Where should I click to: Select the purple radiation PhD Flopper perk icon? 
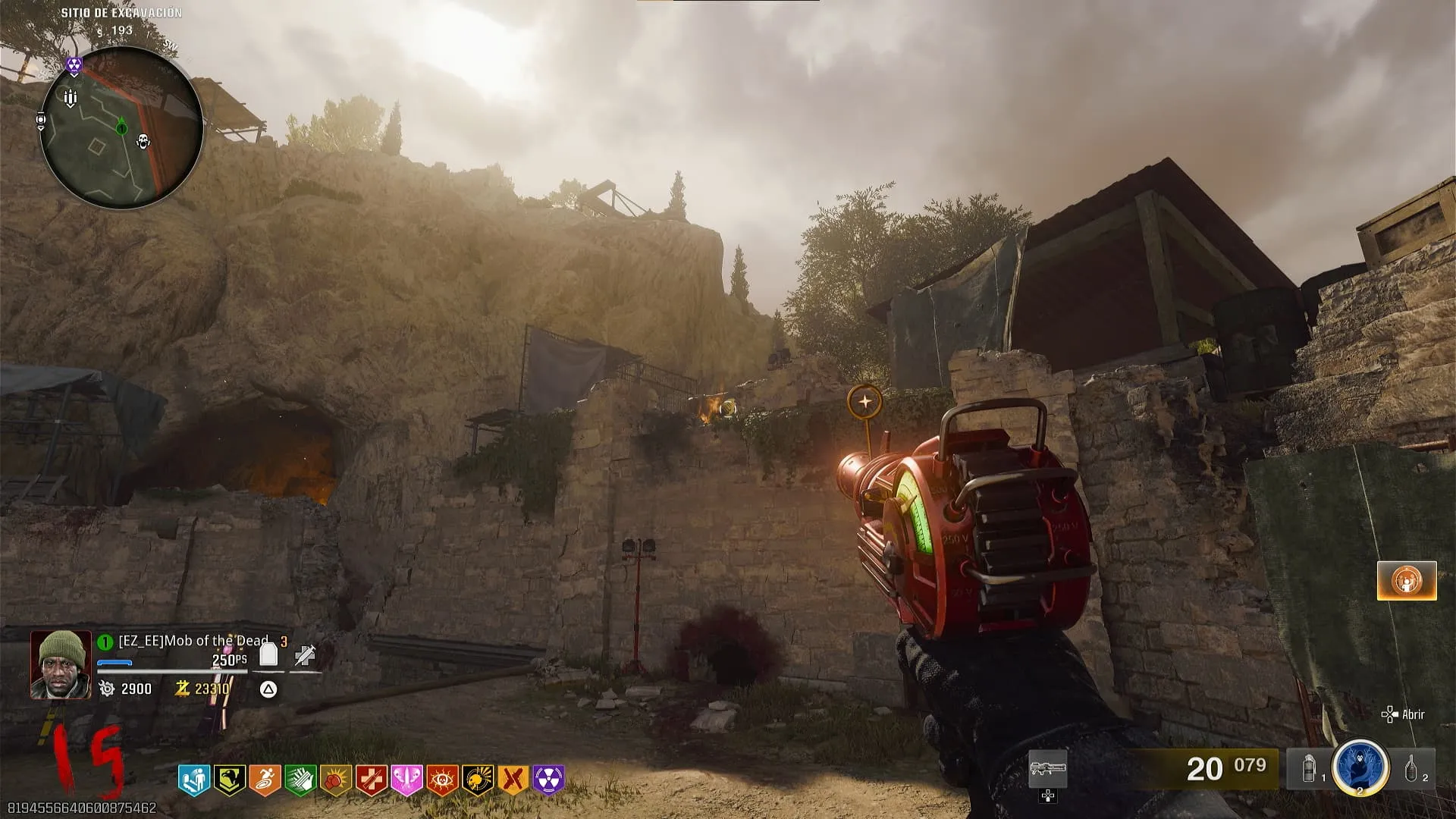point(549,780)
